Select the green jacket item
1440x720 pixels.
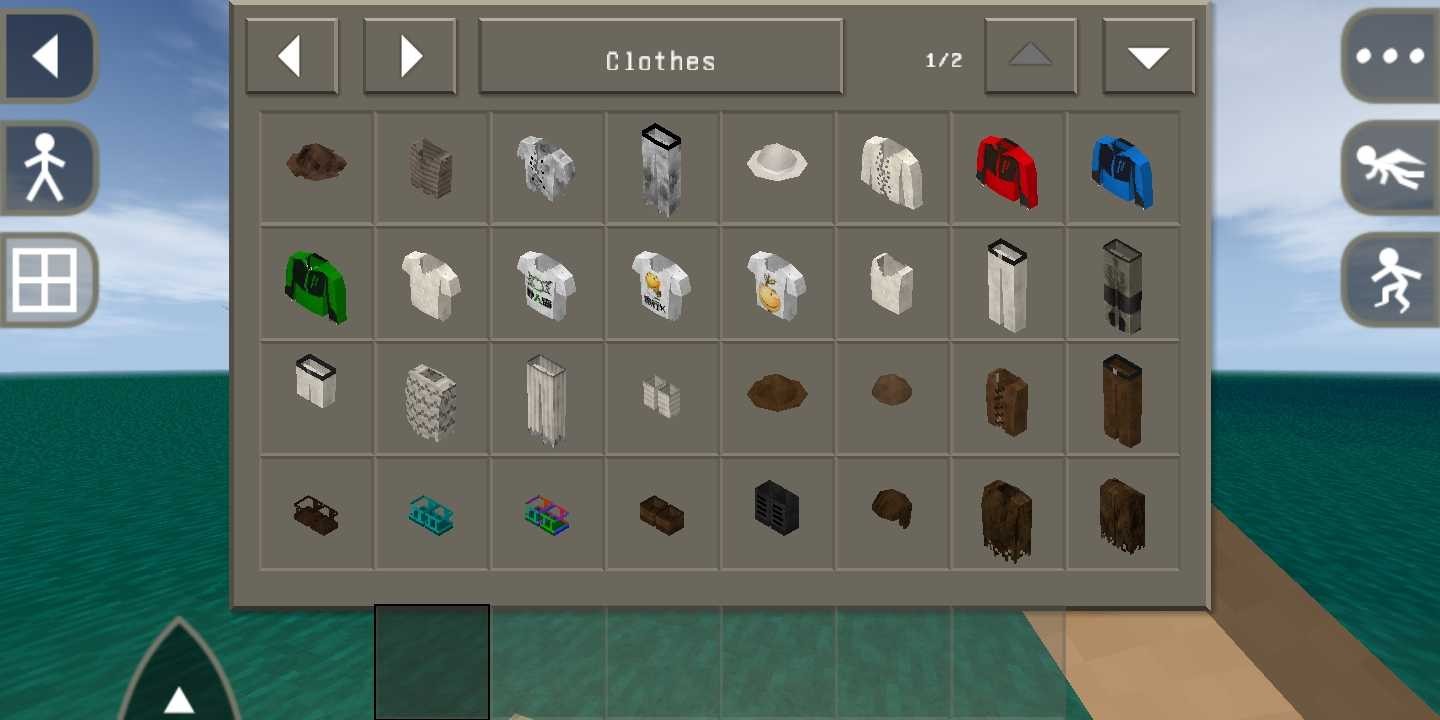[316, 285]
